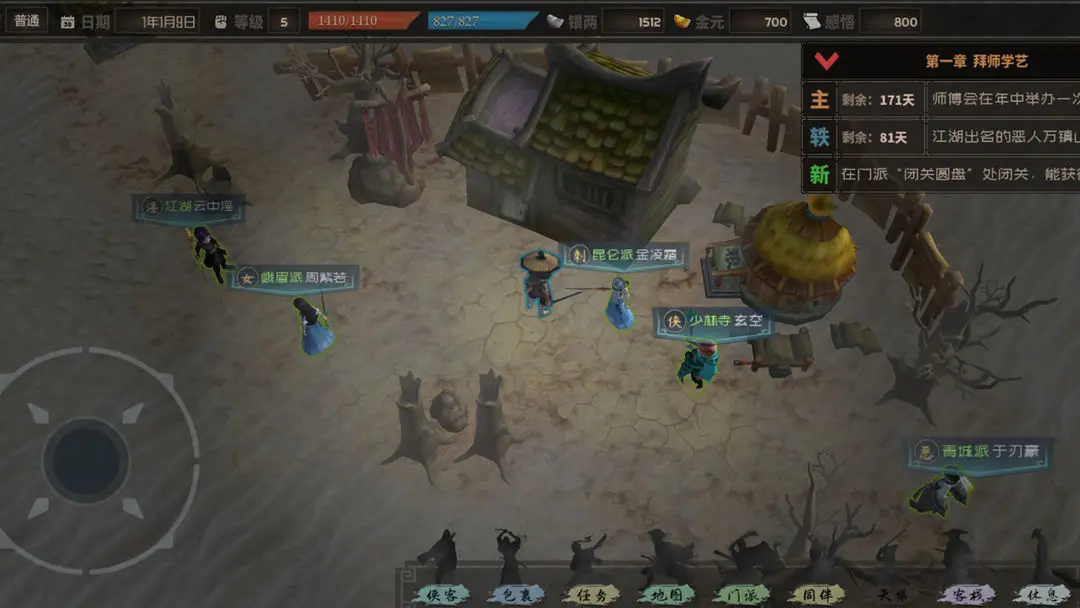The image size is (1080, 608).
Task: Select the 主 main quest row
Action: [x=940, y=100]
